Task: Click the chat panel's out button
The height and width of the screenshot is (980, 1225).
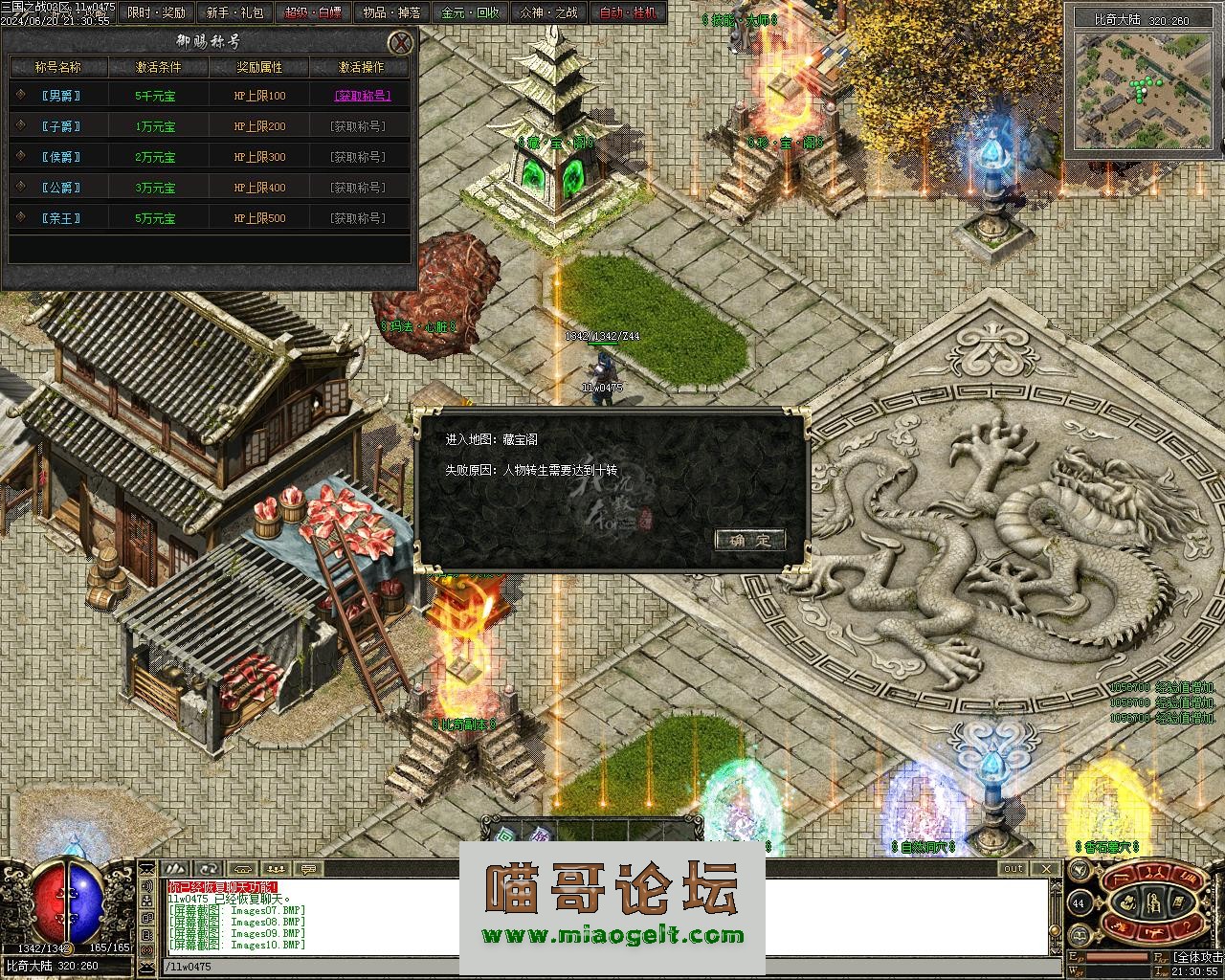Action: [1013, 869]
